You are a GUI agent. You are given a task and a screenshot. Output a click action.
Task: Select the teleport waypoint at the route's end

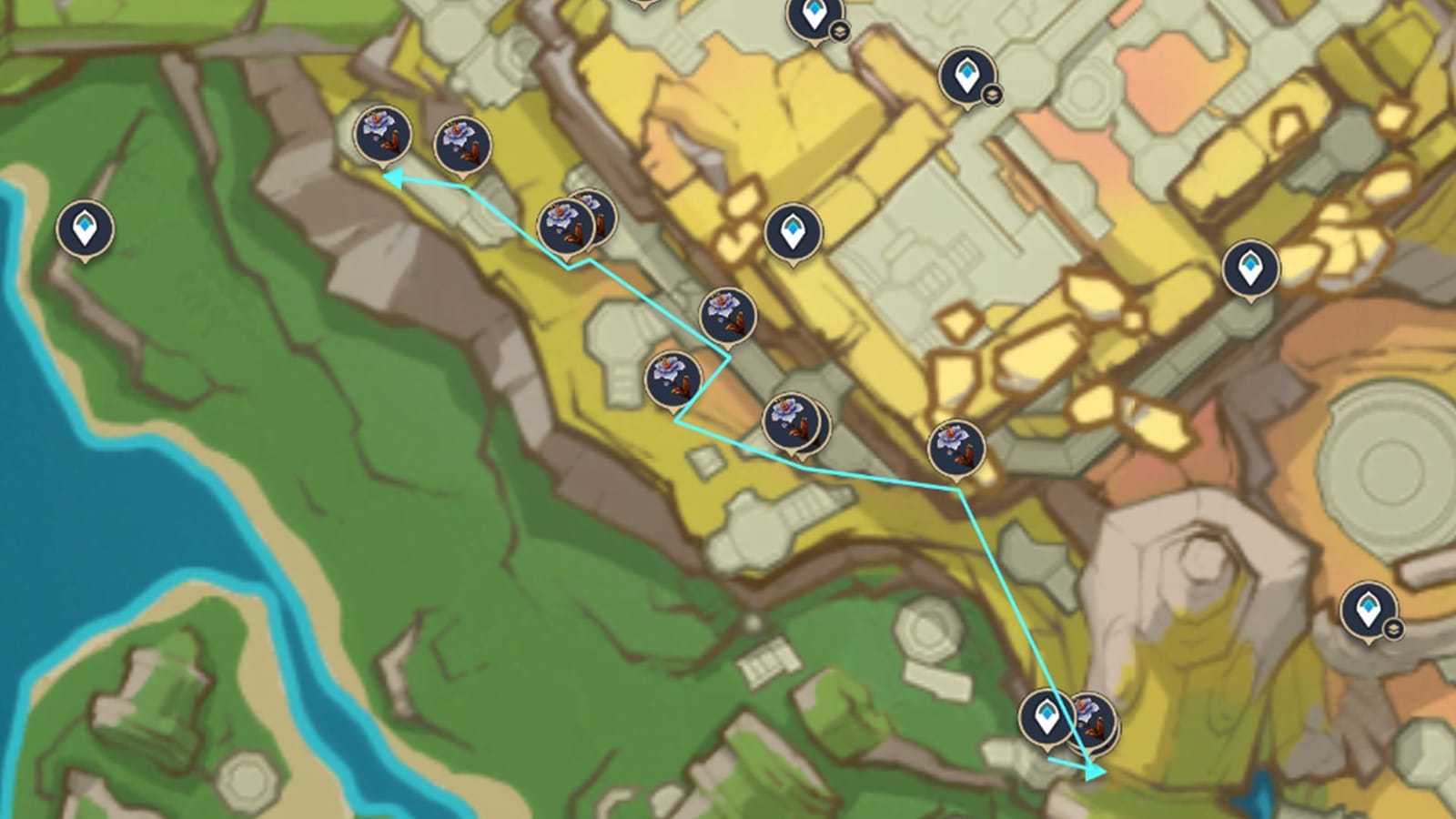pyautogui.click(x=1045, y=717)
